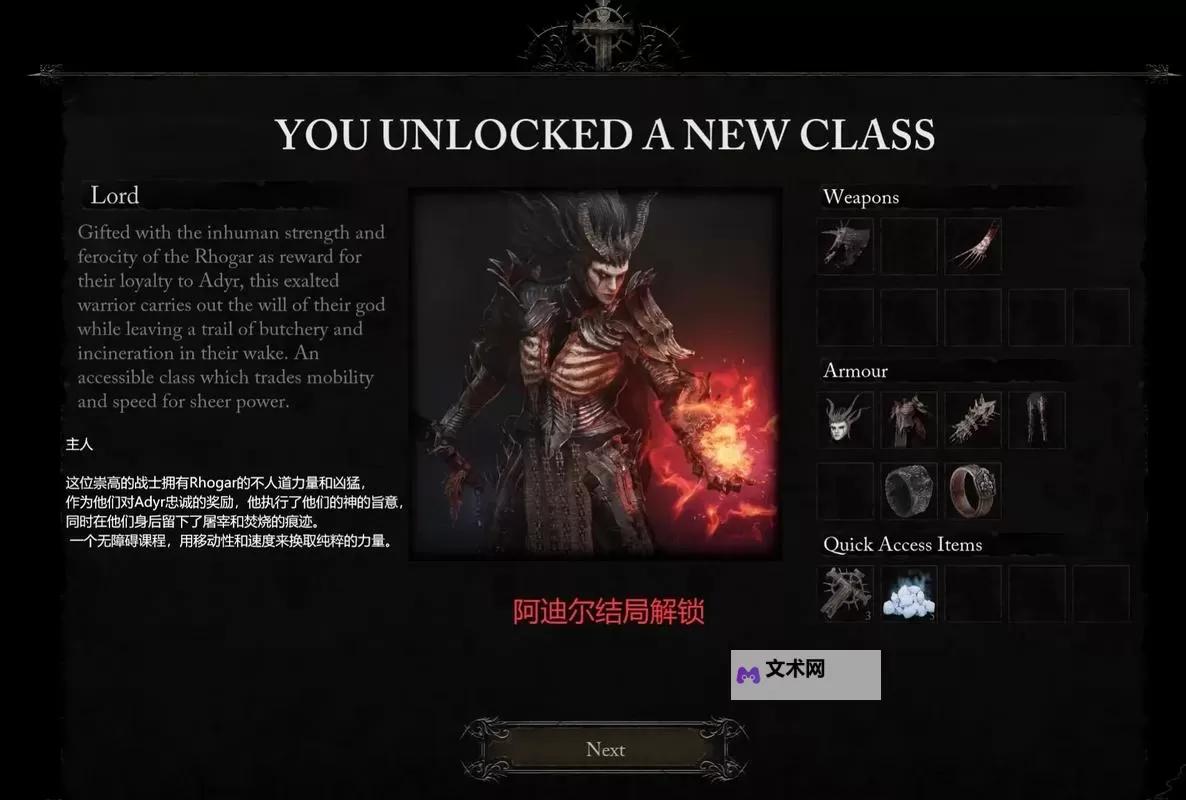Select the bronze engraved ring slot
Screen dimensions: 1186x800
point(972,491)
